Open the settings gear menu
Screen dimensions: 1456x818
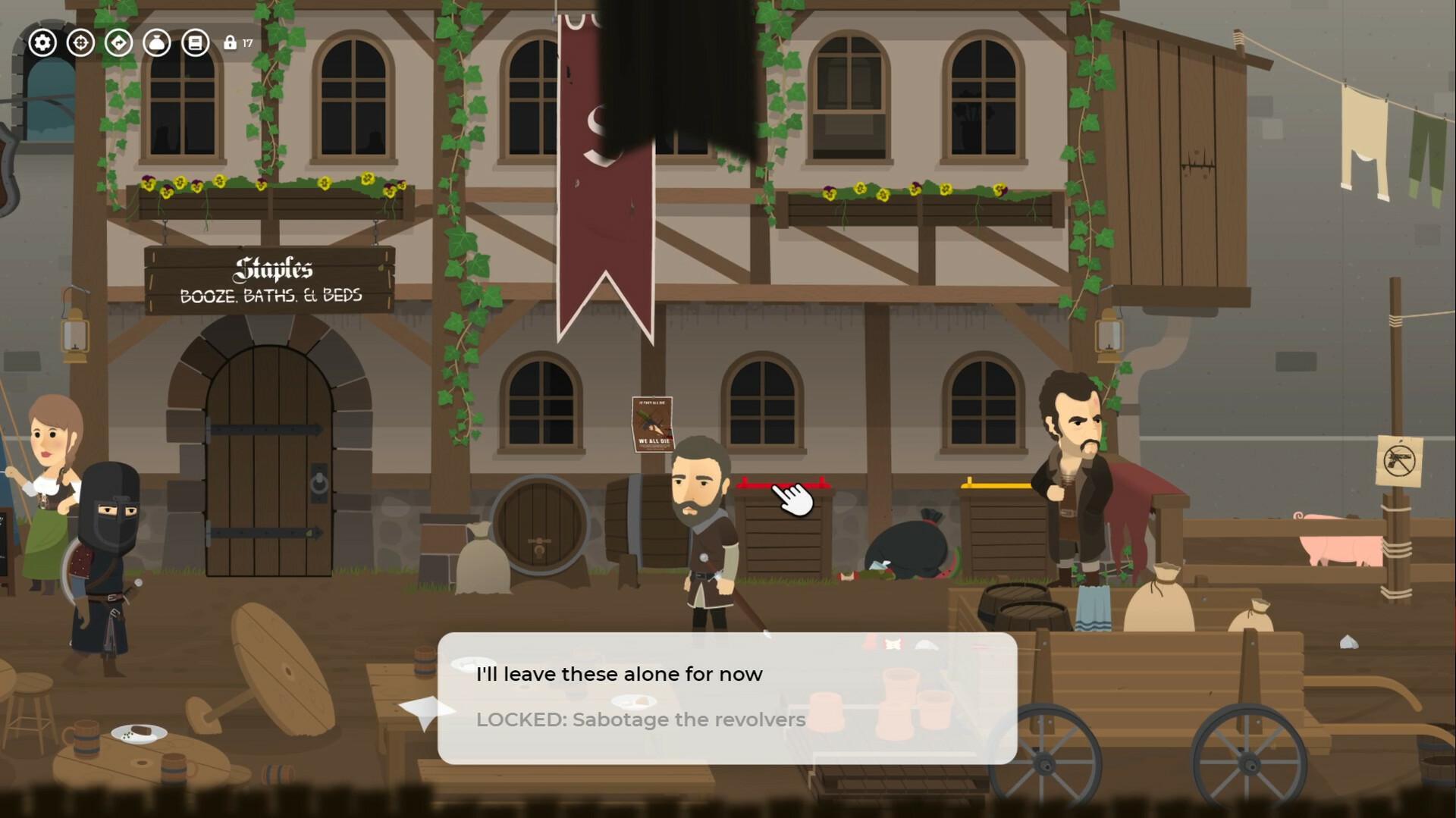tap(43, 43)
